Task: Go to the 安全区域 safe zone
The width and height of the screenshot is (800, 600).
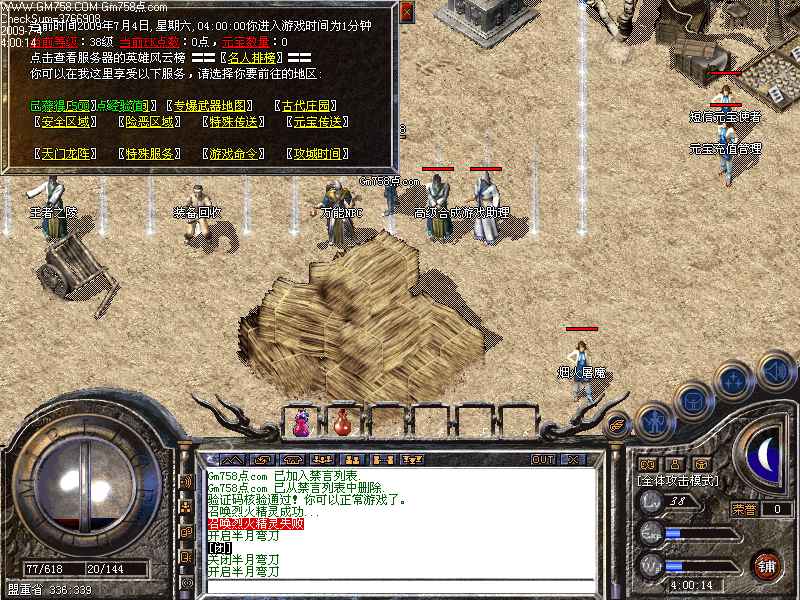Action: click(x=65, y=122)
